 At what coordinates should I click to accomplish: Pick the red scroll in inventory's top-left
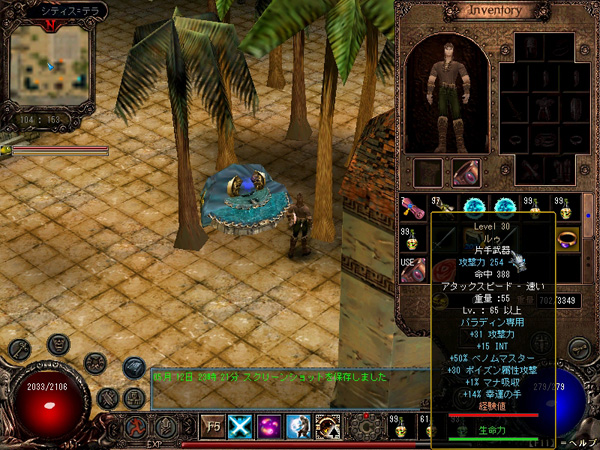pyautogui.click(x=412, y=208)
